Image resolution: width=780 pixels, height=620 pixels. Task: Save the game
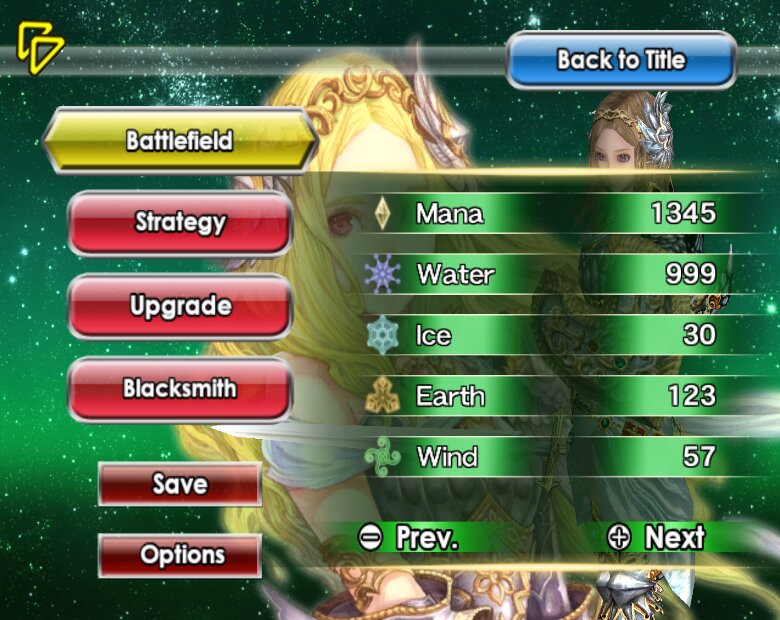180,484
